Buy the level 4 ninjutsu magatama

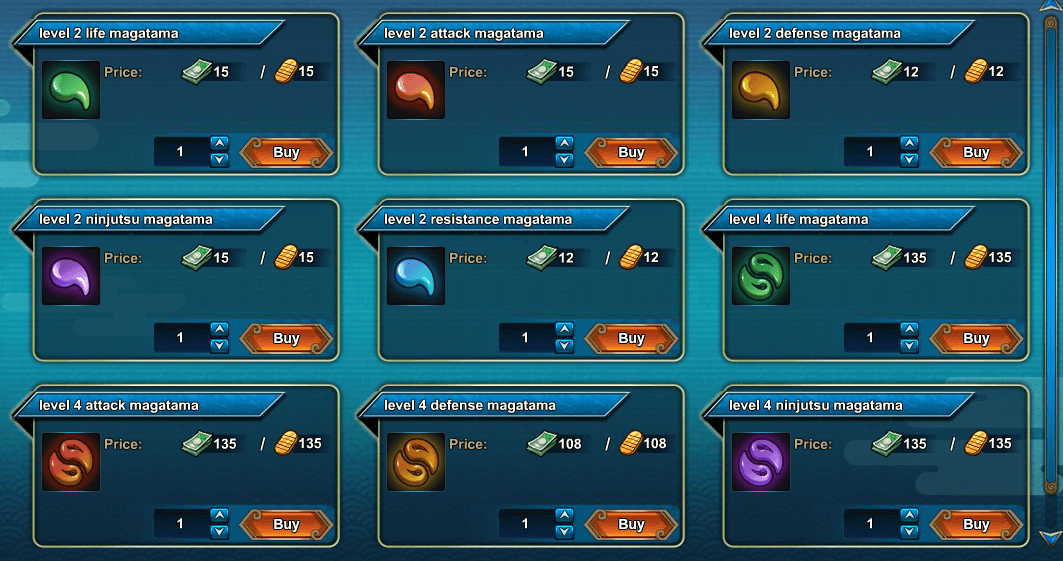point(976,525)
